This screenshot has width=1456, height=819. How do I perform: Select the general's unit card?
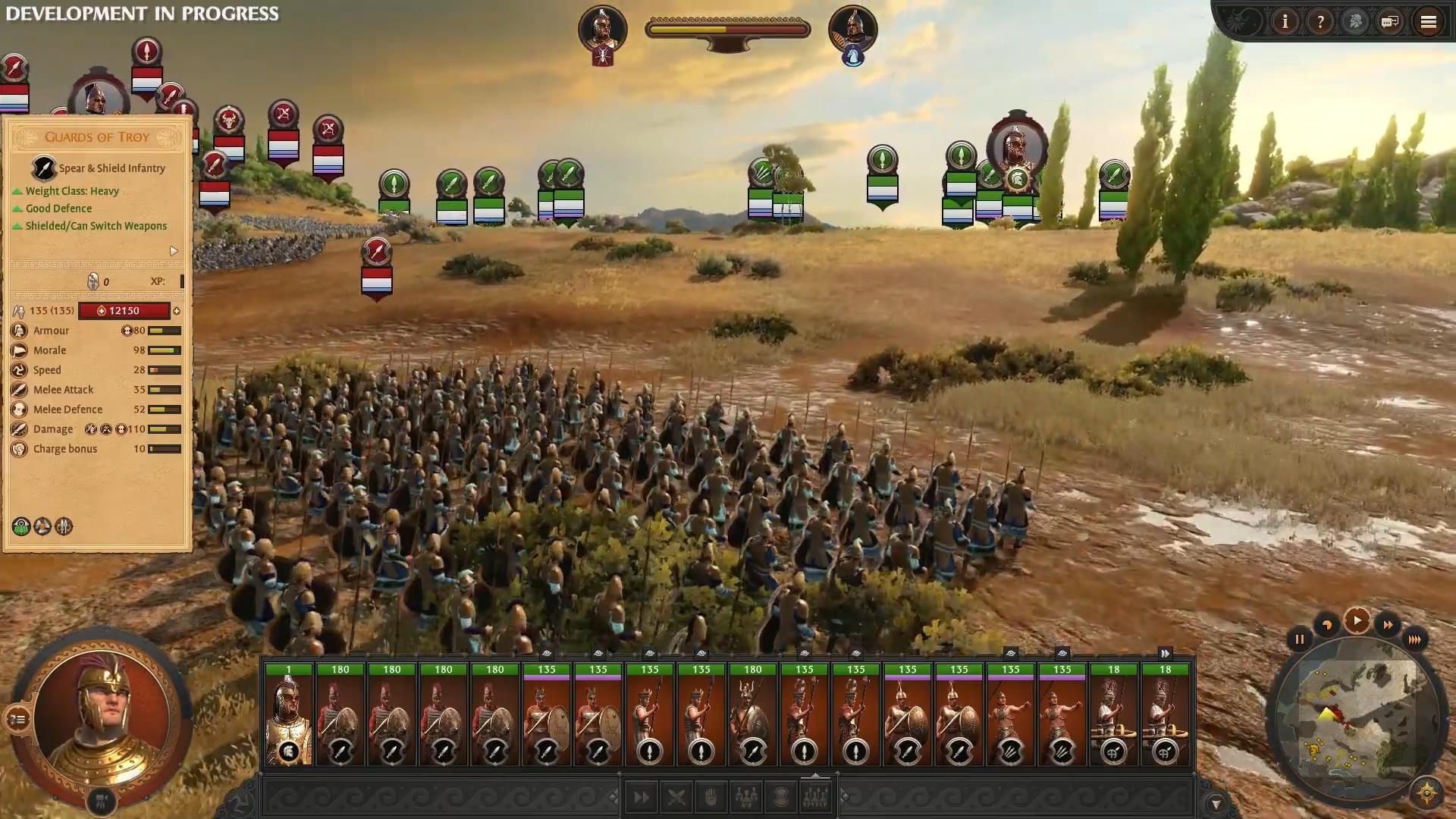pos(288,714)
